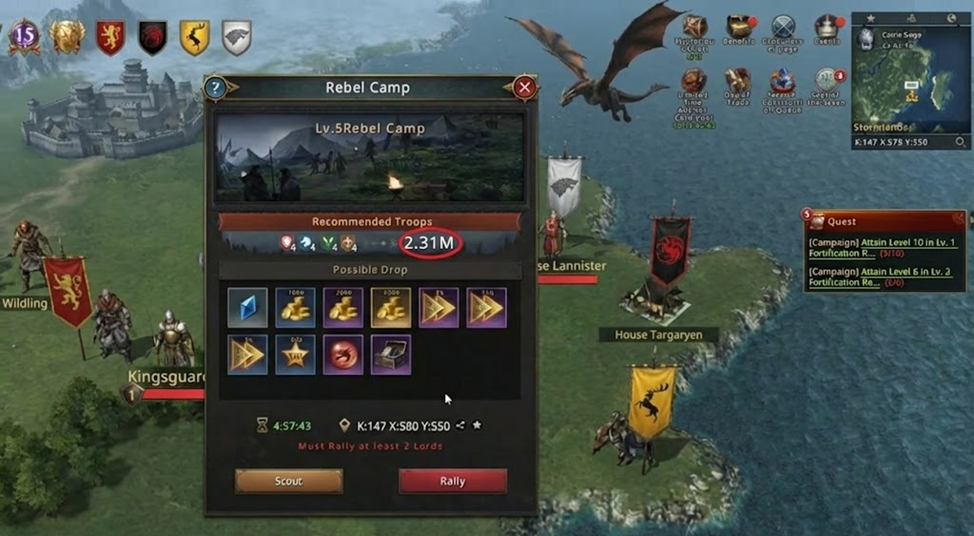
Task: Close the Rebel Camp window
Action: pos(524,88)
